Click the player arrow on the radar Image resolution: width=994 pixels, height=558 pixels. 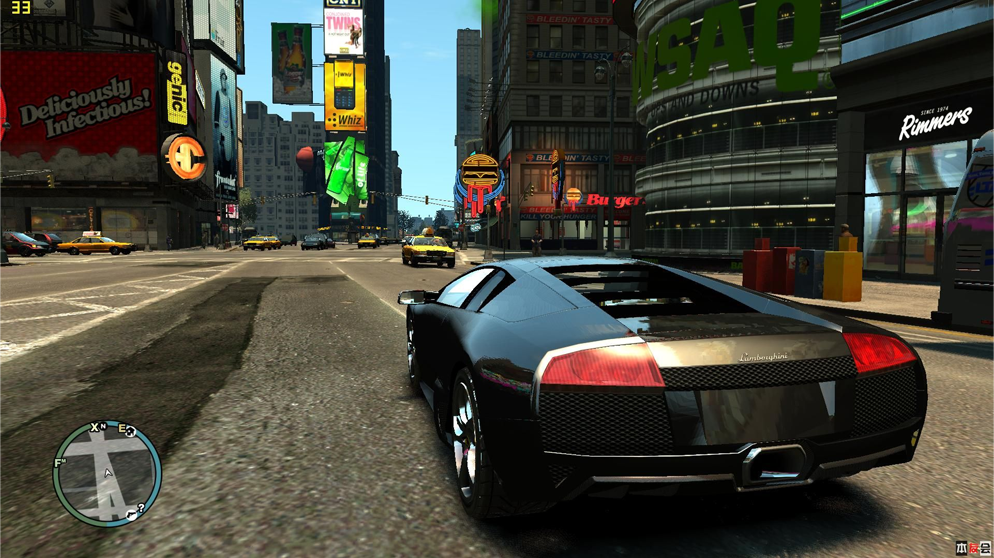tap(107, 473)
